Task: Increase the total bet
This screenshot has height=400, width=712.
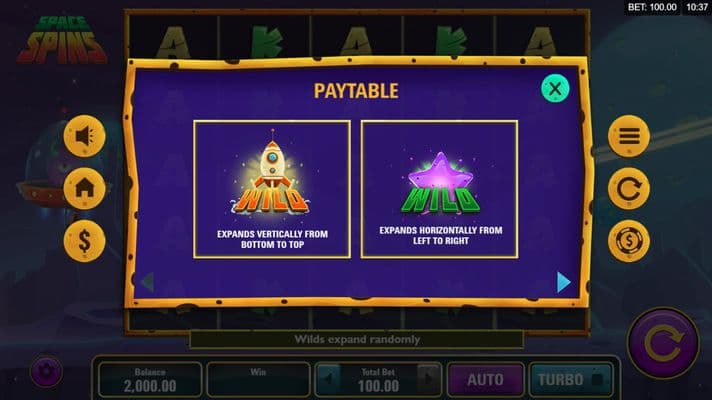Action: [x=428, y=380]
